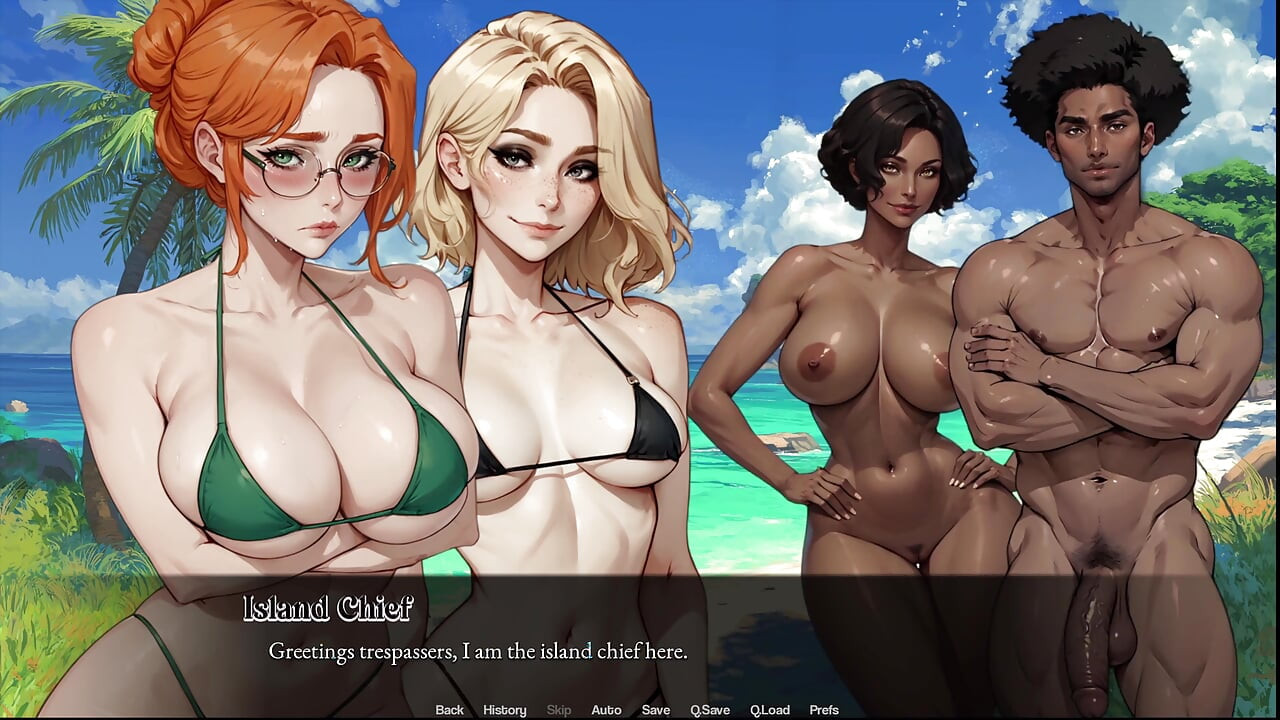This screenshot has height=720, width=1280.
Task: Open the dialogue History log
Action: point(504,709)
